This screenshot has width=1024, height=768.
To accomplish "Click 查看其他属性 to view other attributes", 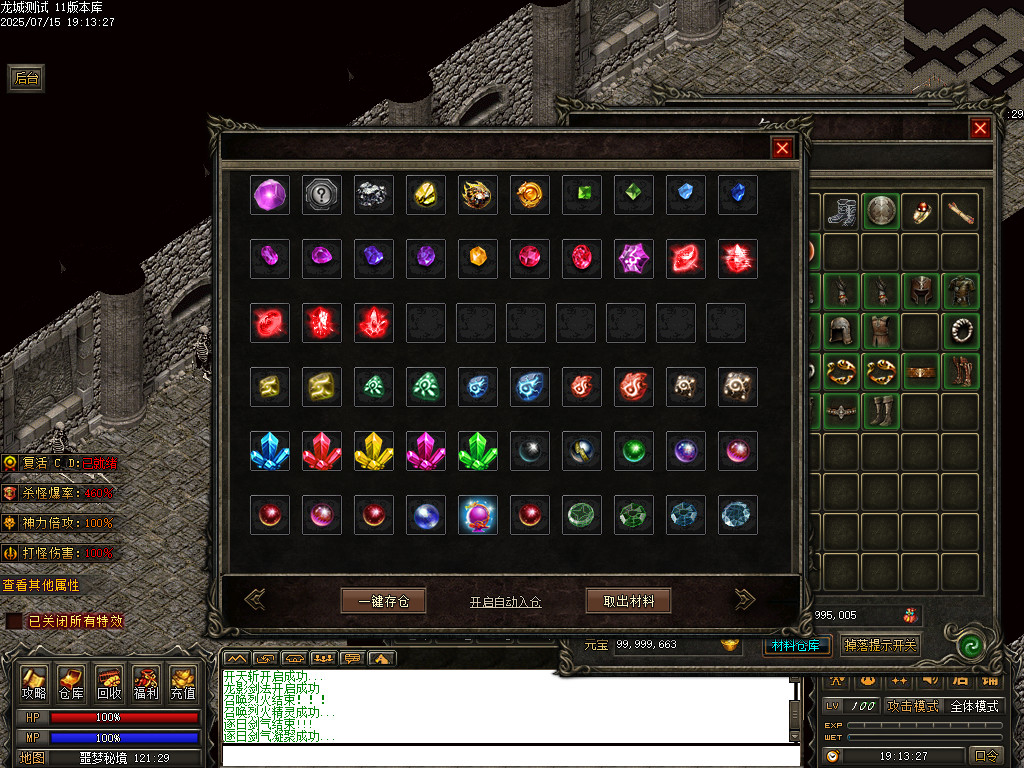I will coord(41,585).
